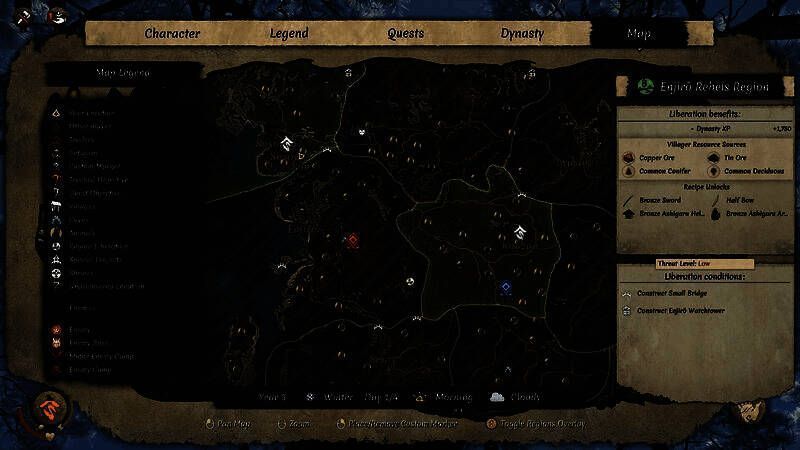Switch to the Legend tab
This screenshot has width=800, height=450.
(289, 33)
